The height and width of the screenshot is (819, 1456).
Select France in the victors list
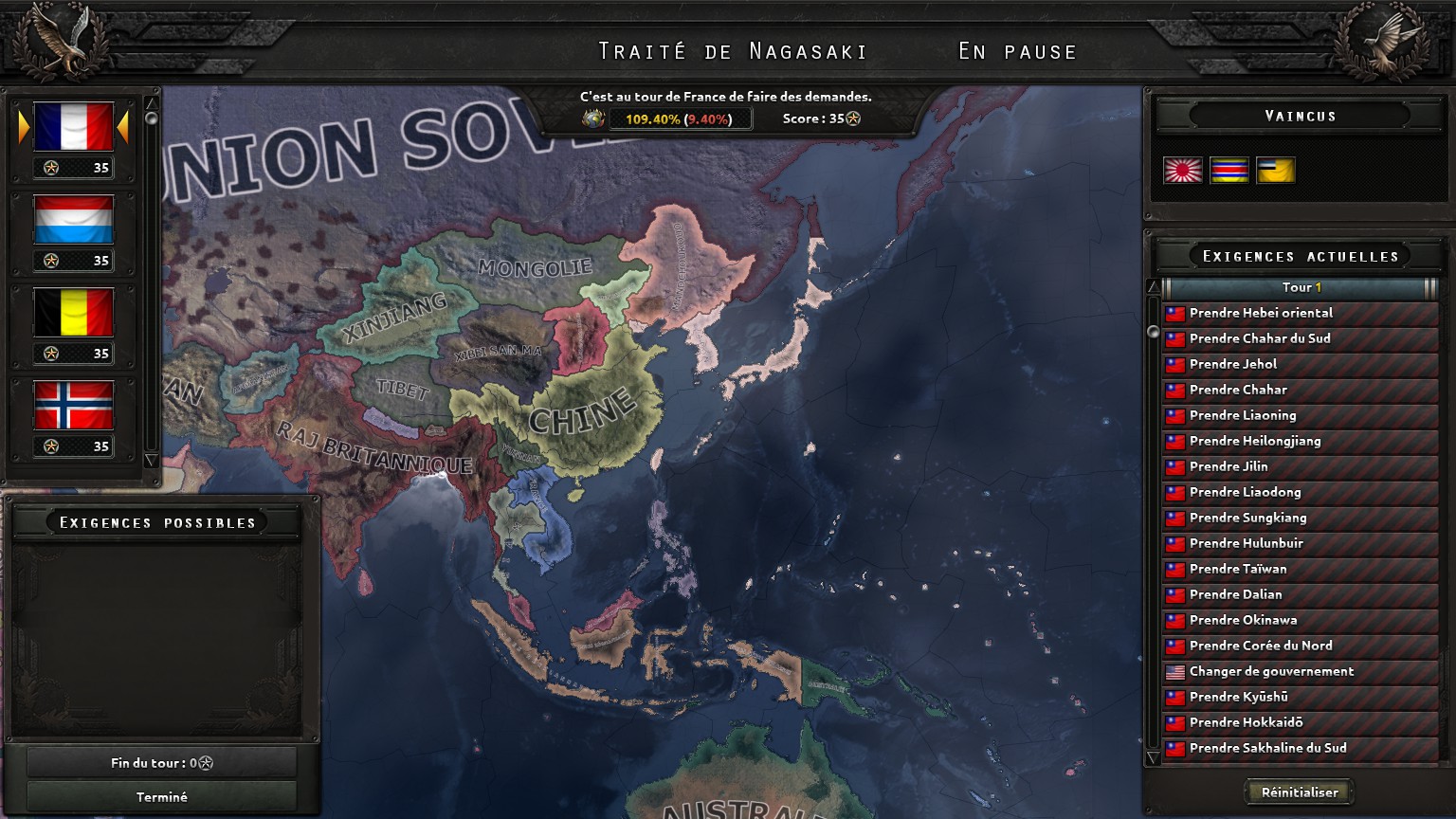73,127
